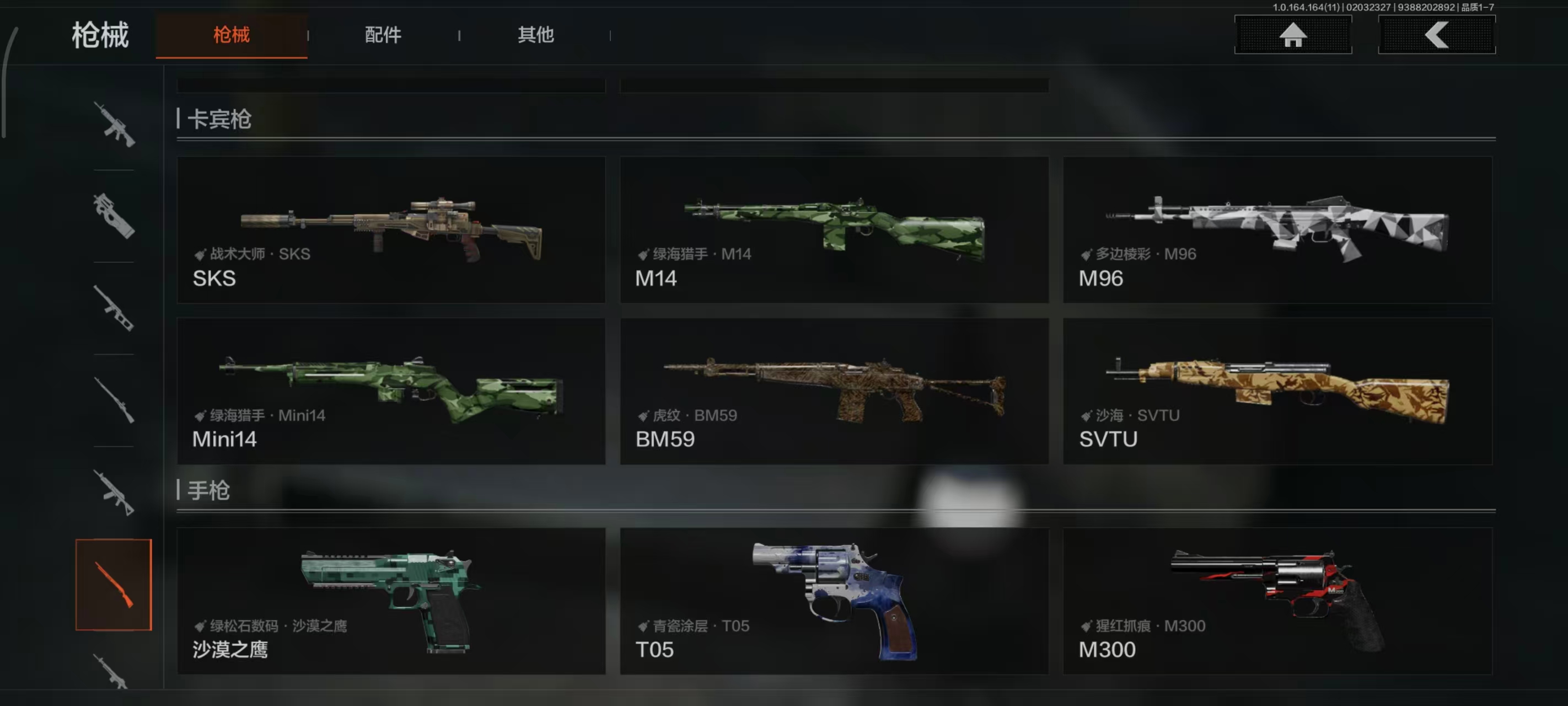The height and width of the screenshot is (706, 1568).
Task: Show the submachine gun category icon
Action: click(114, 216)
